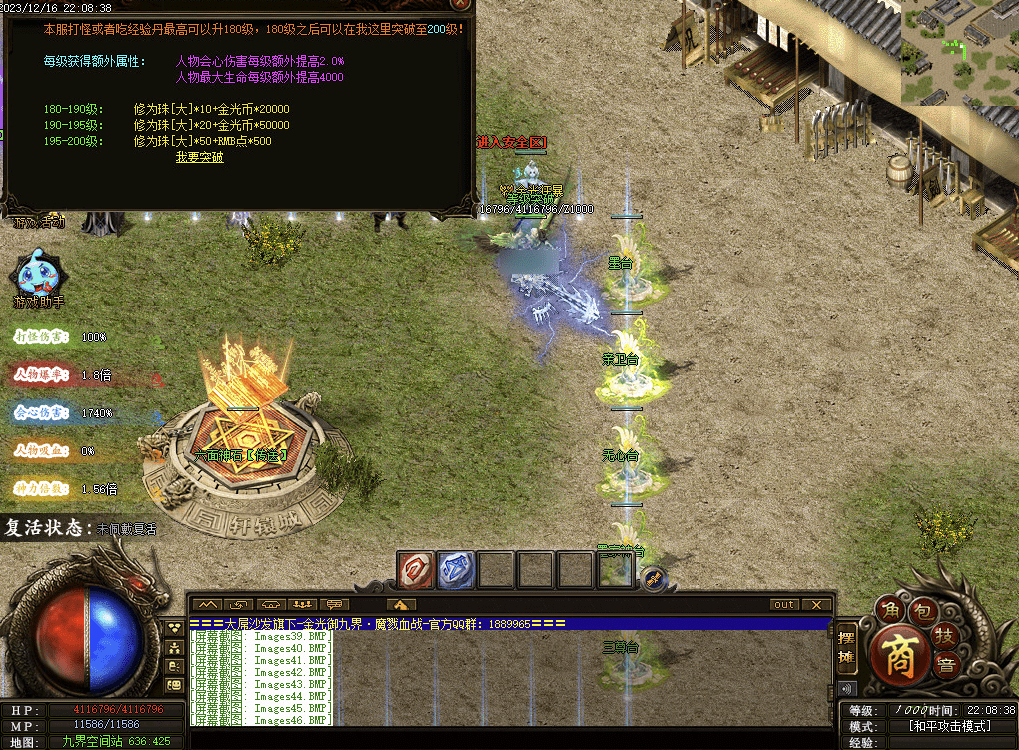Open the minimap in the corner
This screenshot has width=1019, height=750.
point(960,52)
